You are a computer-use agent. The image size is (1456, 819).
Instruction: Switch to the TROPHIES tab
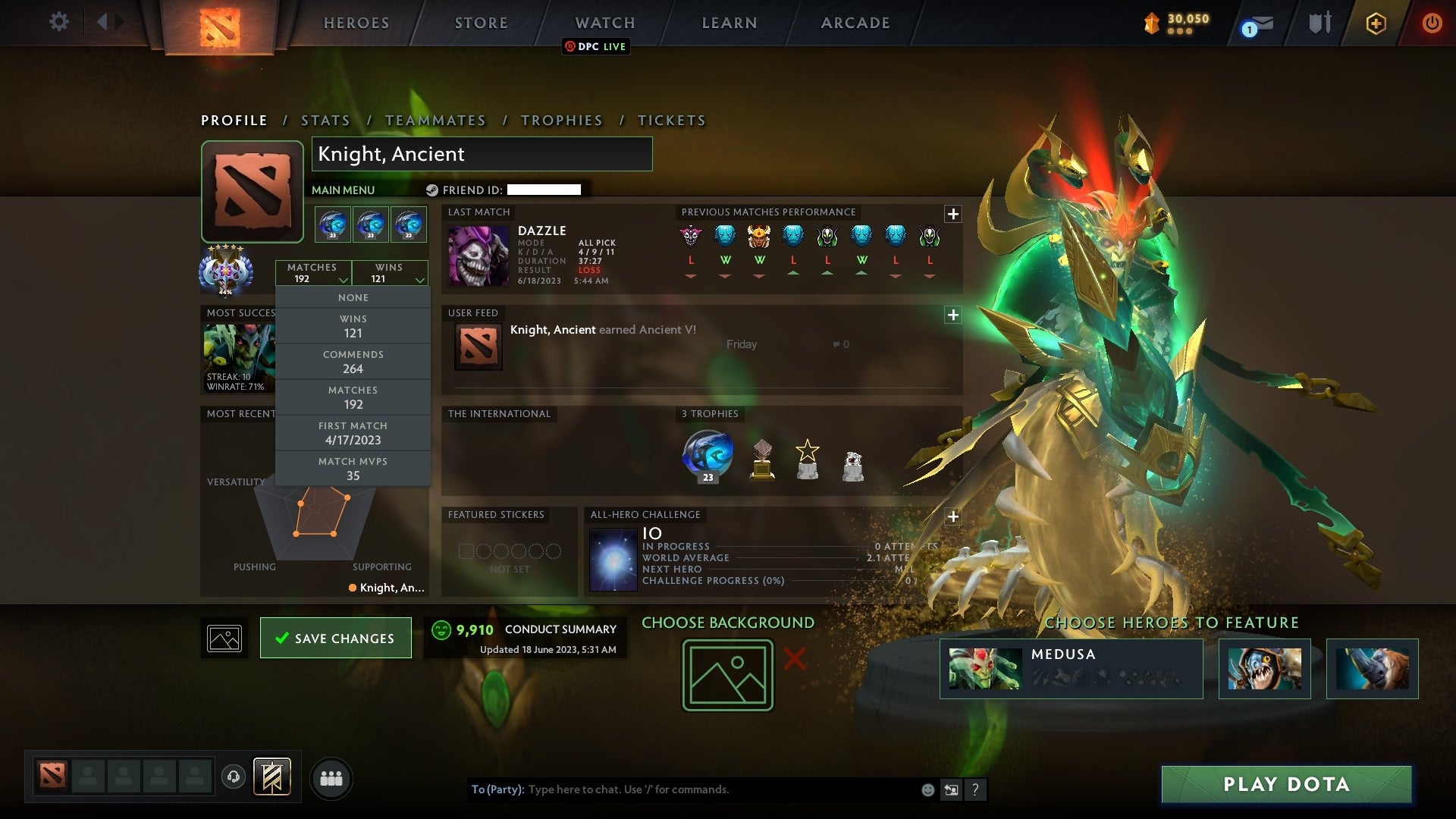(561, 120)
